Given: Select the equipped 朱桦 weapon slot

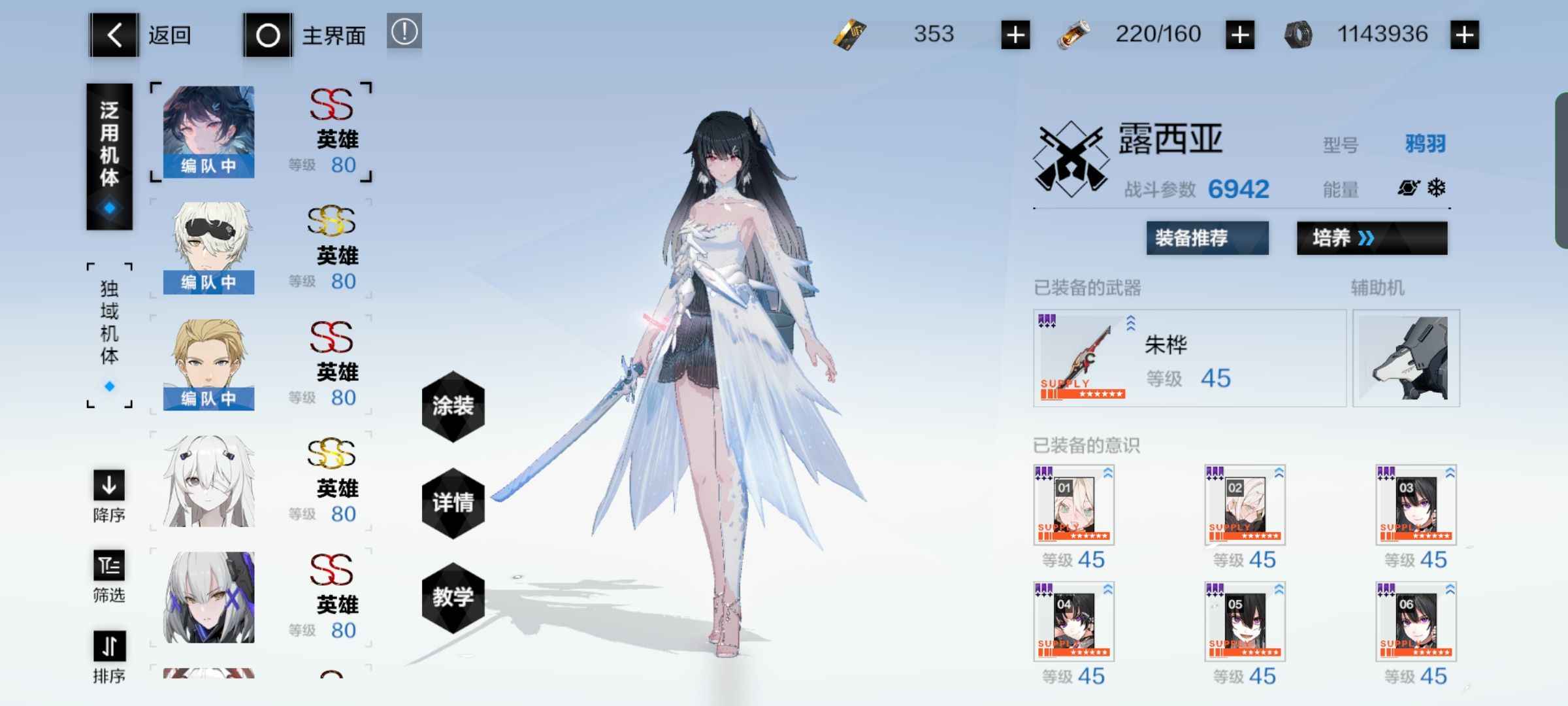Looking at the screenshot, I should 1189,358.
